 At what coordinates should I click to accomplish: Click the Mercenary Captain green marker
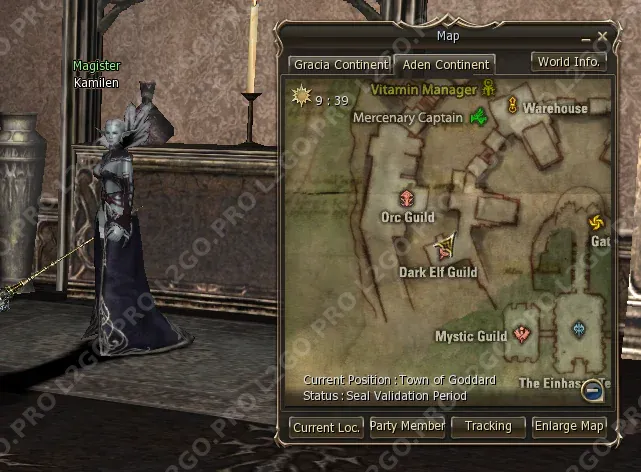(478, 118)
